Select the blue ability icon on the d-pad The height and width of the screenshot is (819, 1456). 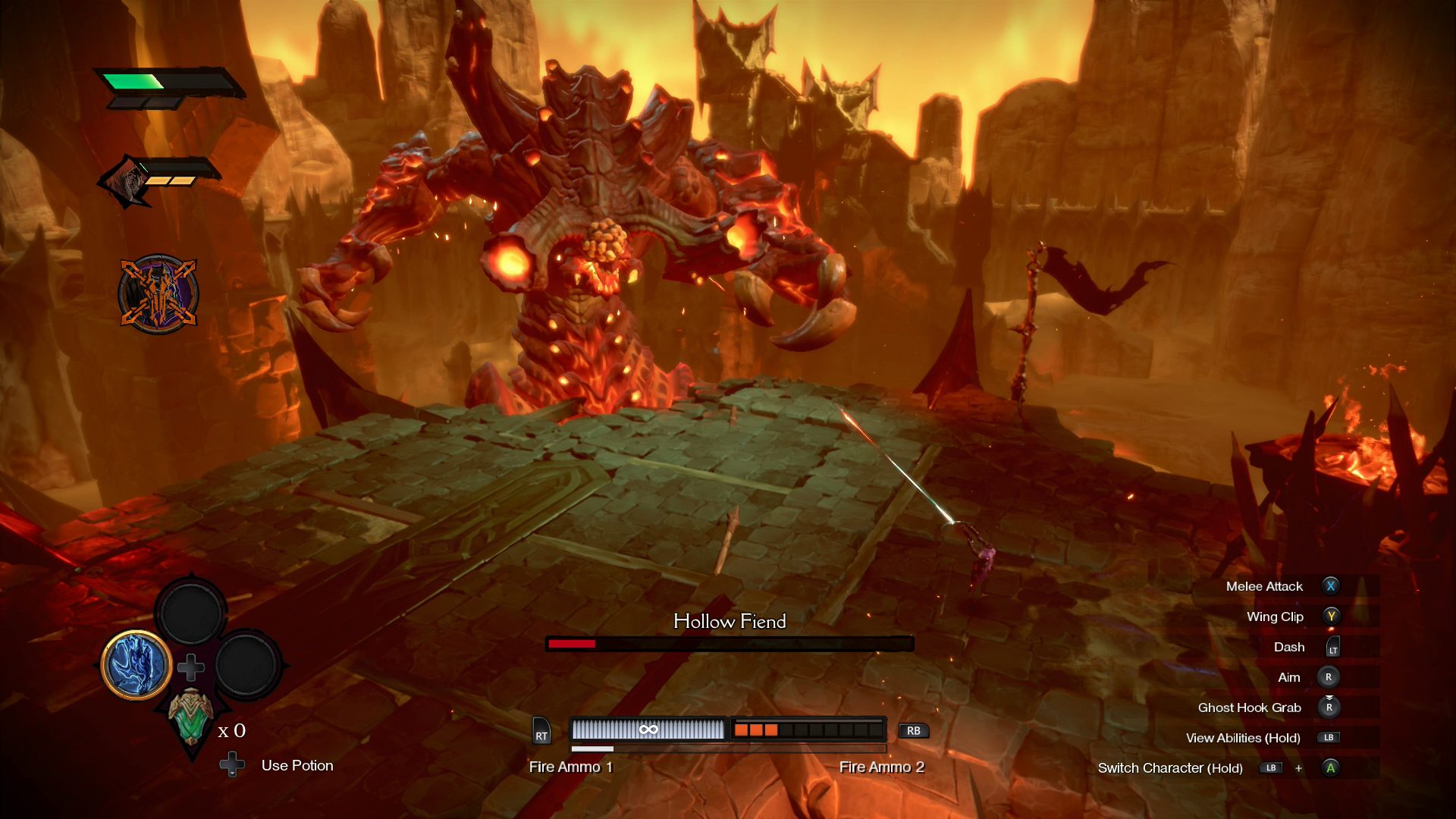136,666
